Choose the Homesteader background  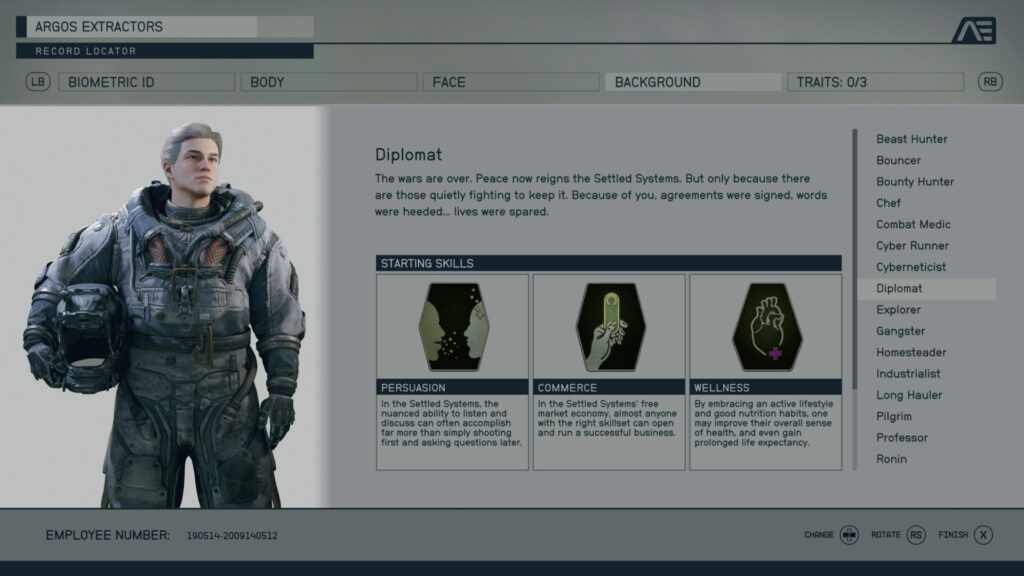[910, 352]
